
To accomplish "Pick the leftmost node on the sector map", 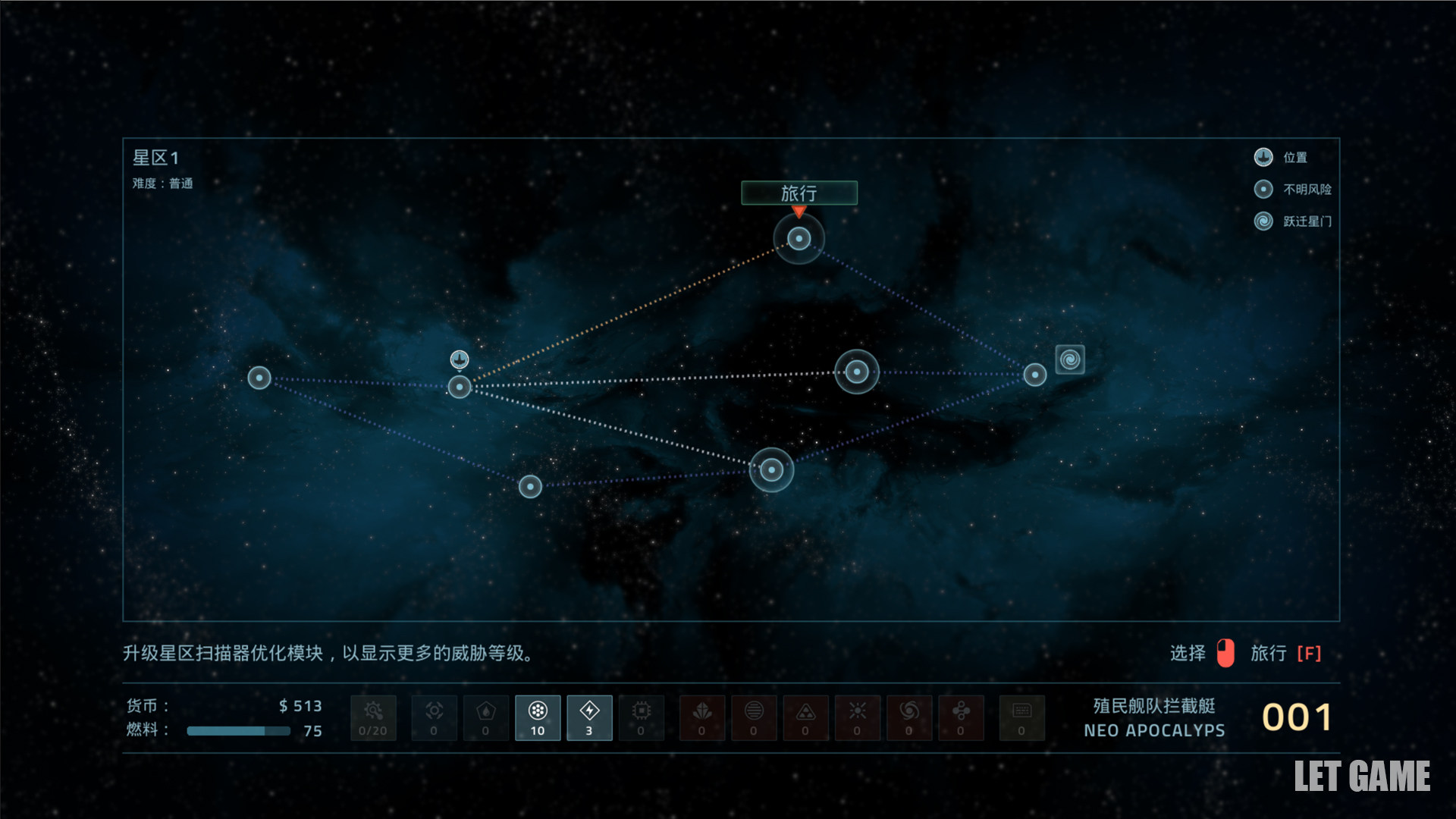I will point(259,378).
